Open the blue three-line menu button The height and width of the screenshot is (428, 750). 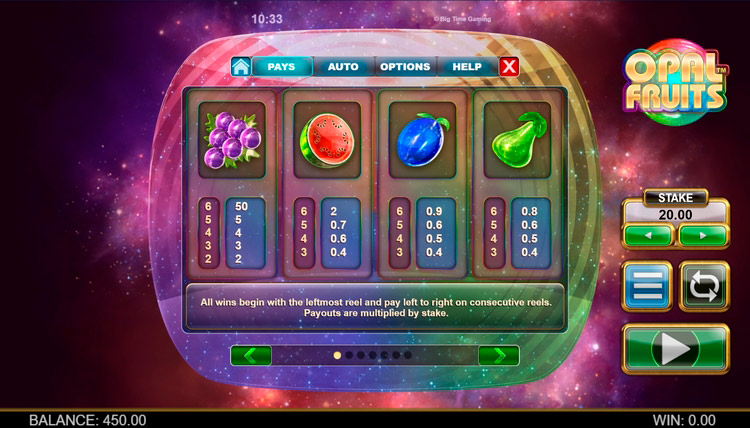click(647, 287)
